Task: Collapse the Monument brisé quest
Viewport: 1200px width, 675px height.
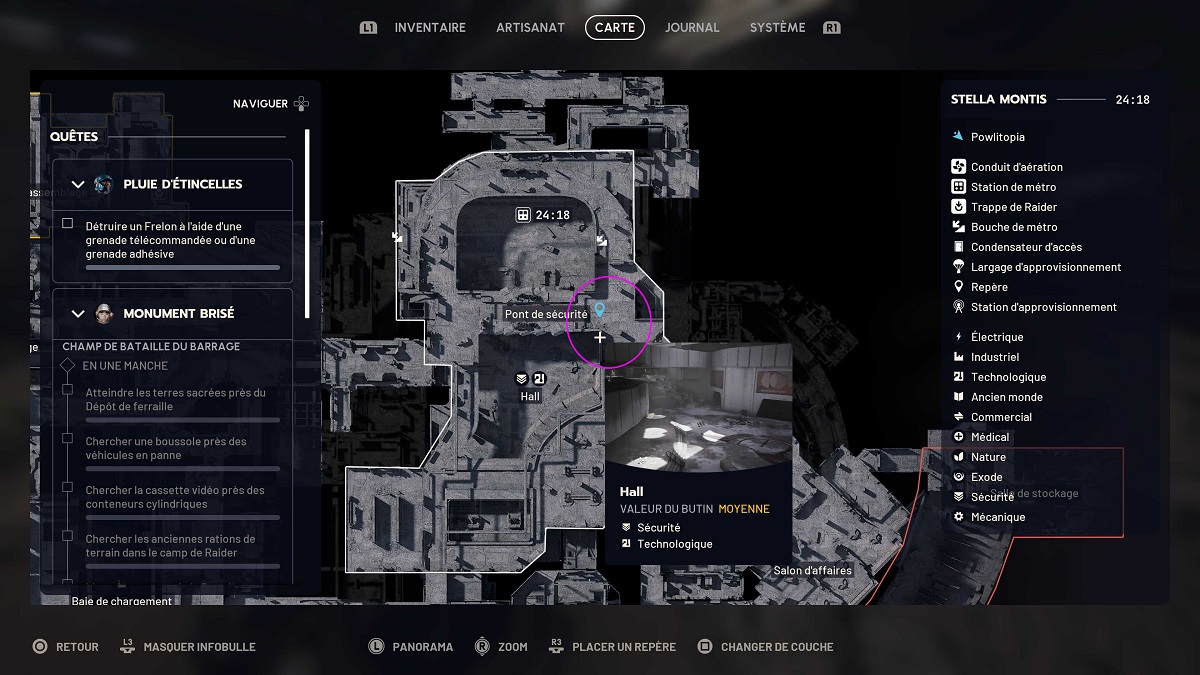Action: click(x=79, y=313)
